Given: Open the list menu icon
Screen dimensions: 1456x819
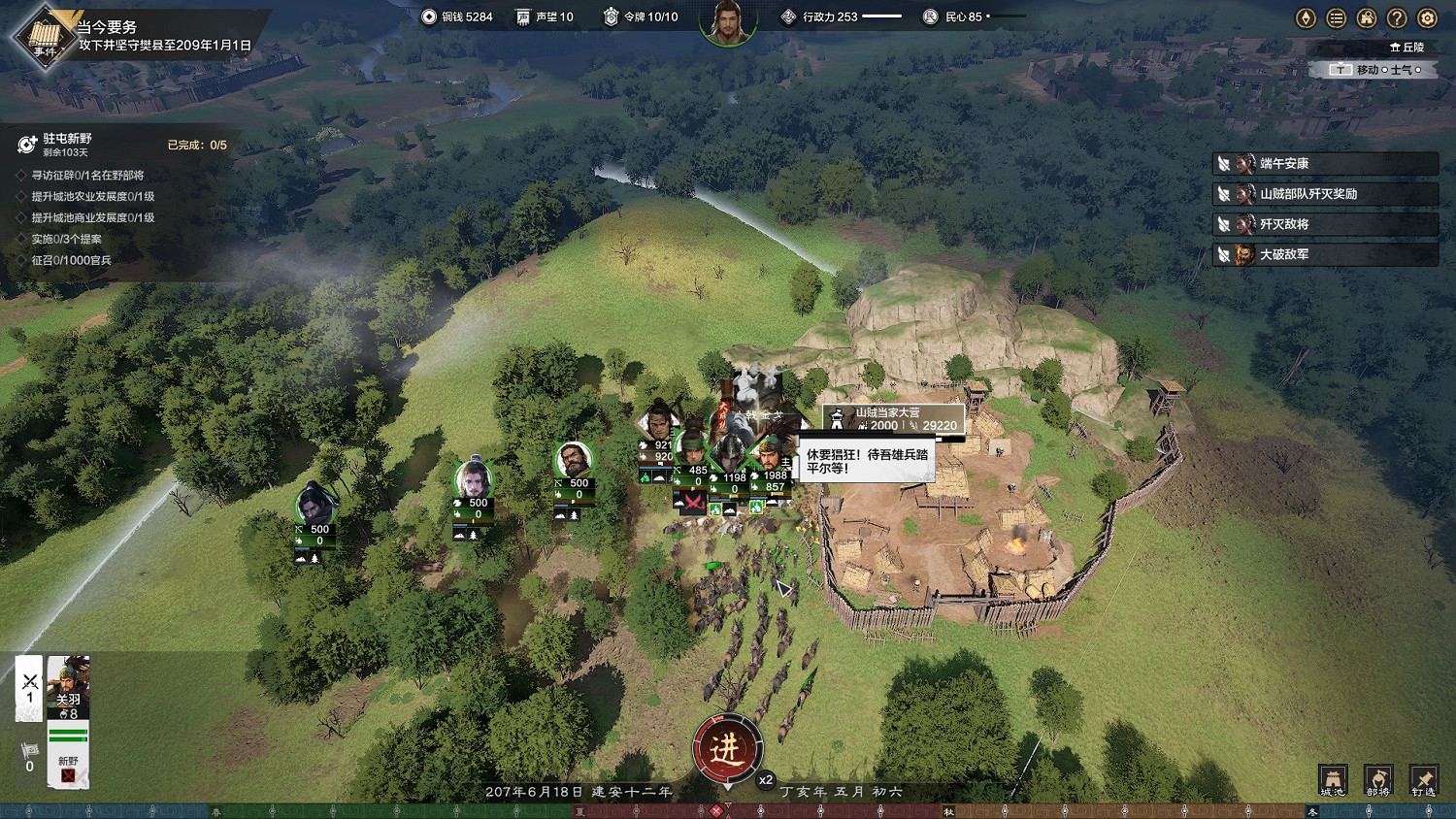Looking at the screenshot, I should (1337, 17).
